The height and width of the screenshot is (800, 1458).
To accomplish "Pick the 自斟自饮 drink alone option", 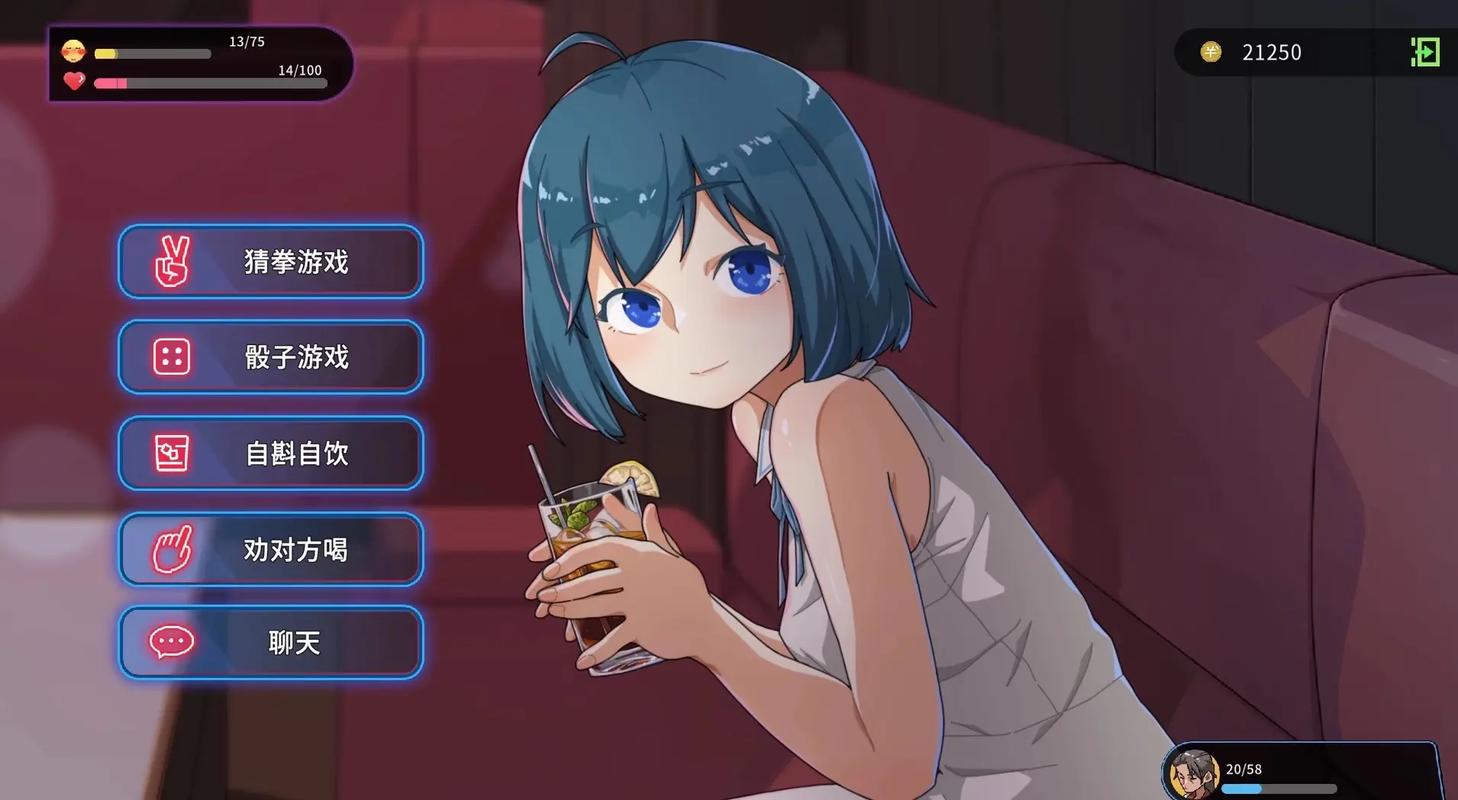I will [x=270, y=453].
